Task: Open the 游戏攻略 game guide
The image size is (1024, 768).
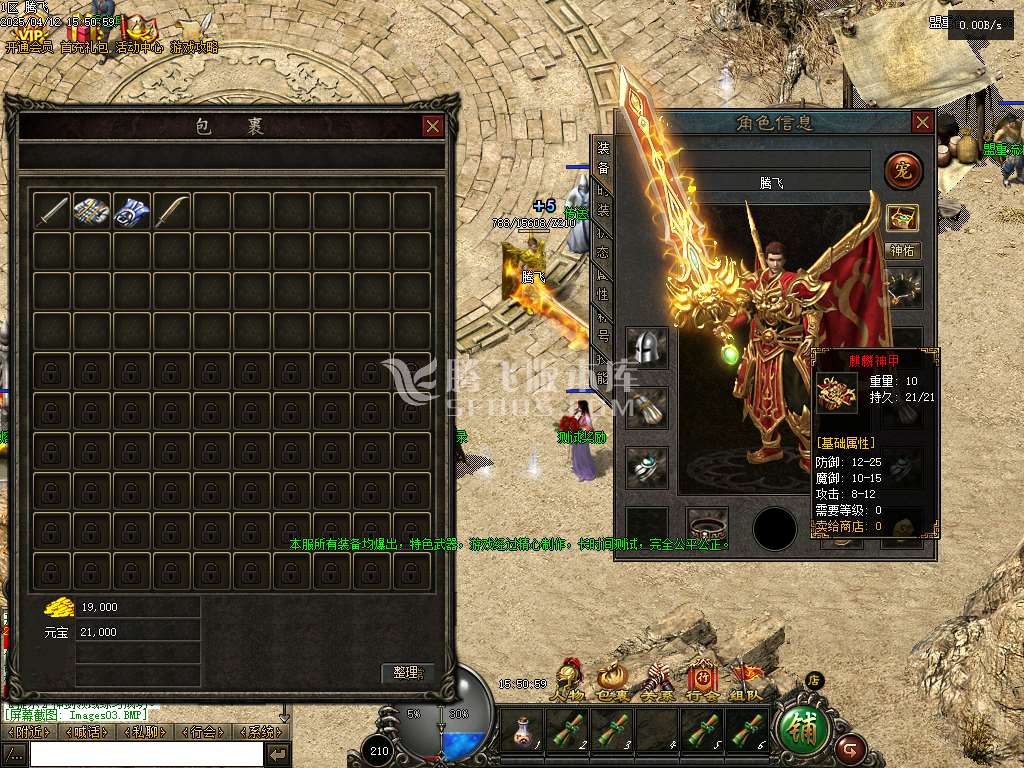Action: tap(194, 32)
